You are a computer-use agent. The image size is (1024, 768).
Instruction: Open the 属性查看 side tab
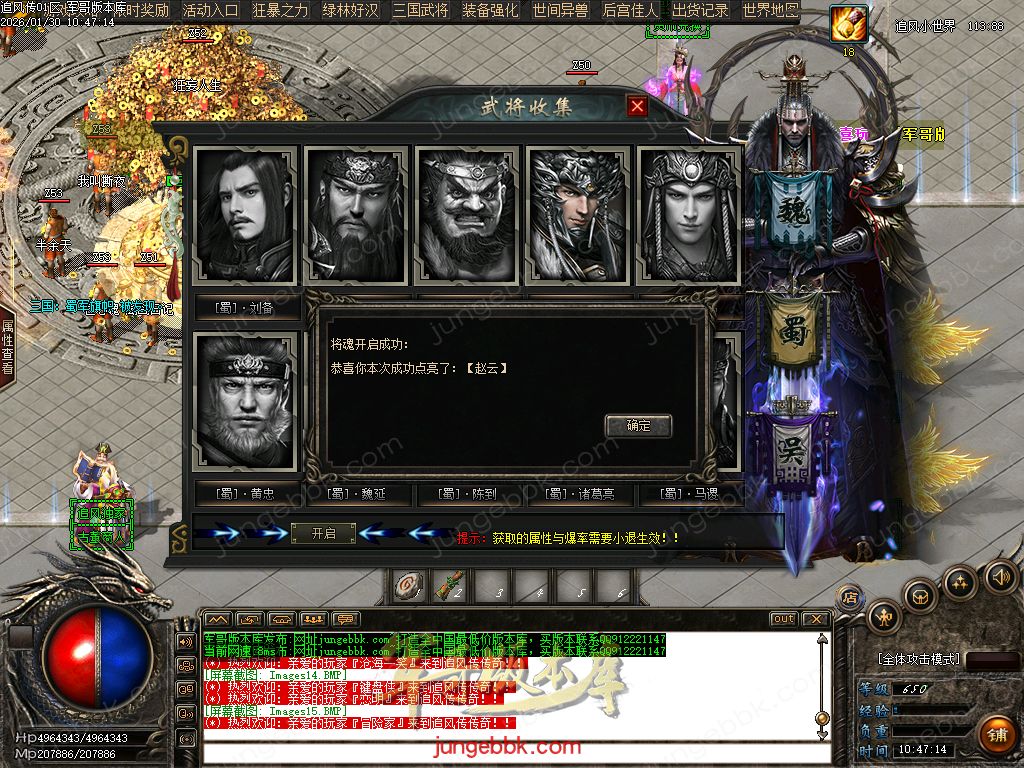[7, 347]
